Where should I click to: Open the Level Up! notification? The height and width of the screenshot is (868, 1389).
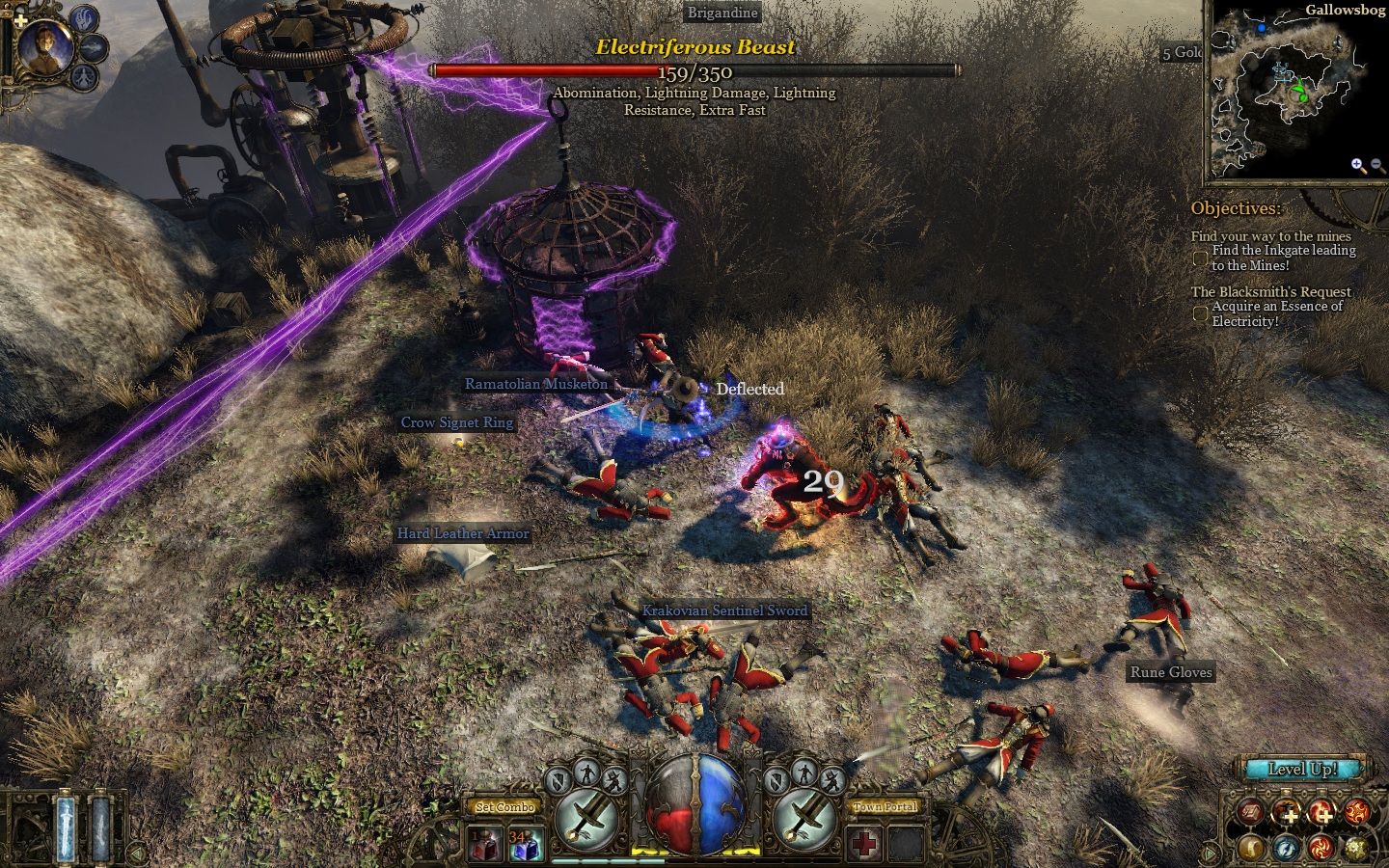pyautogui.click(x=1302, y=769)
